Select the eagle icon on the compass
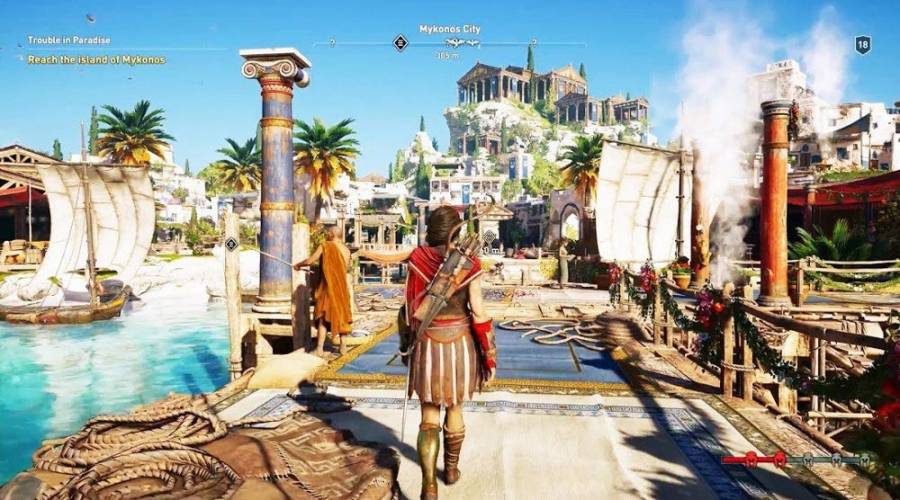This screenshot has height=500, width=900. click(454, 43)
